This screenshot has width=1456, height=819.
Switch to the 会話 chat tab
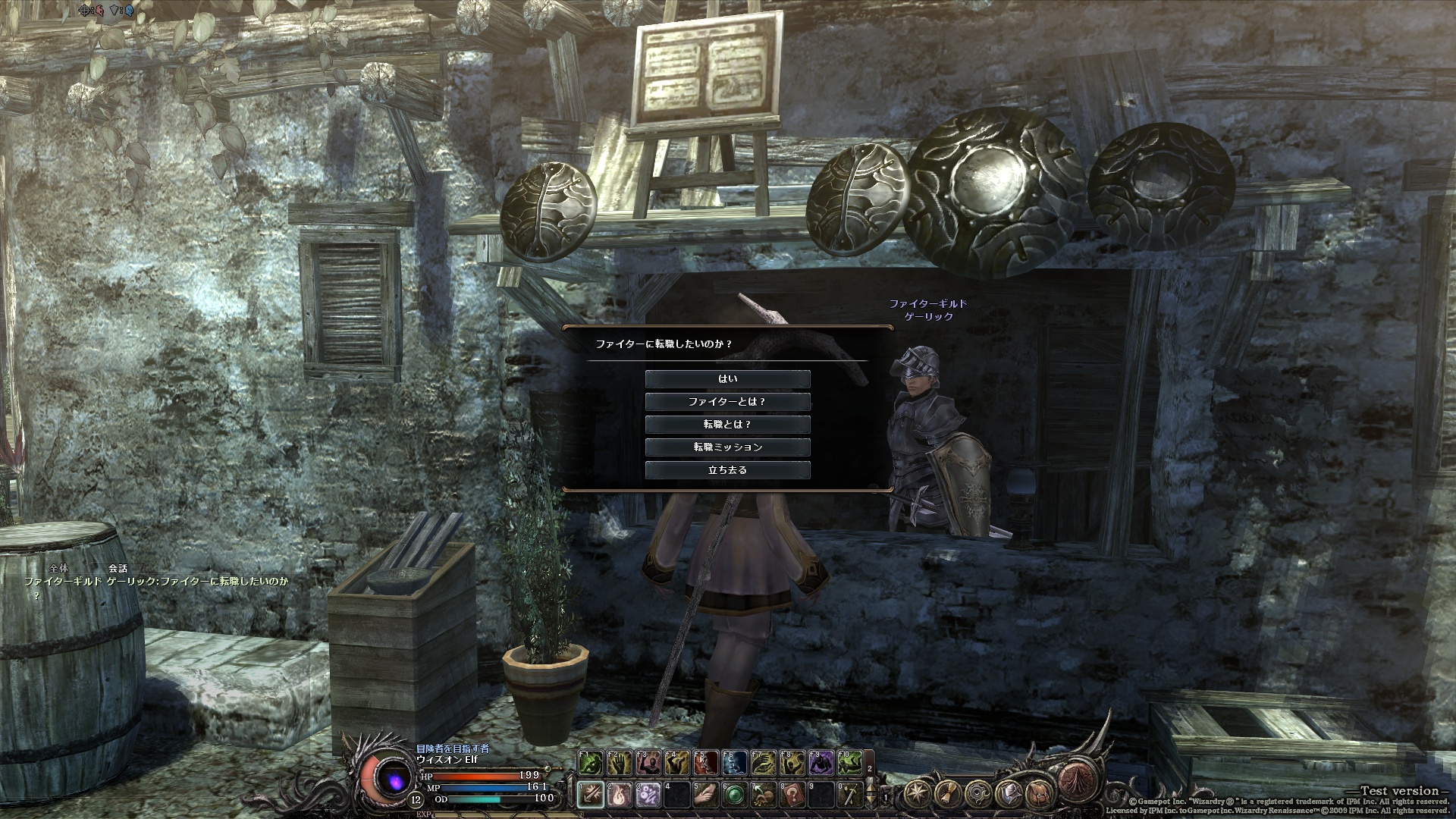point(118,568)
